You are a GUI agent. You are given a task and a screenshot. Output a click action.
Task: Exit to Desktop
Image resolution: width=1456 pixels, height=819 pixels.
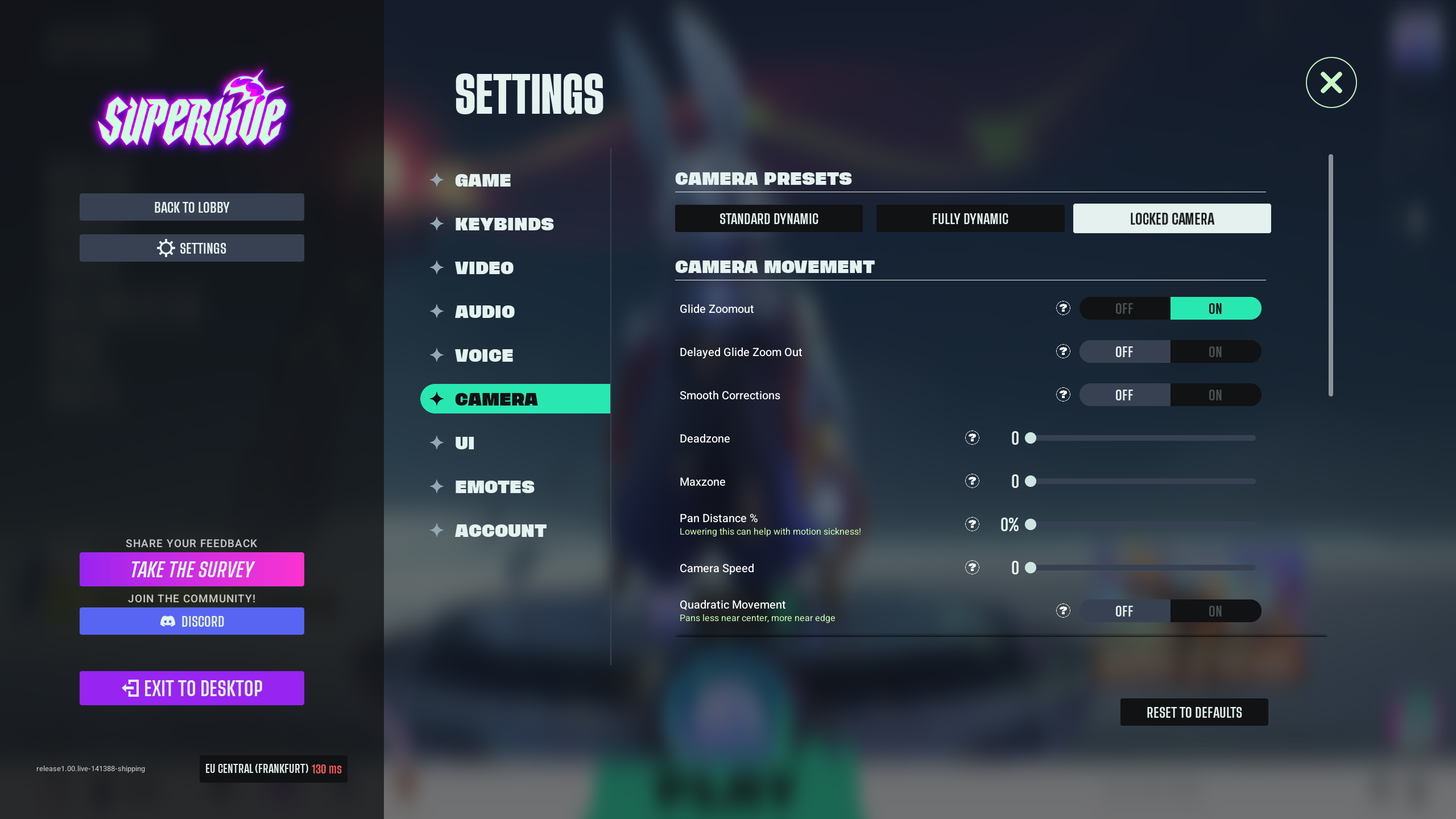click(x=192, y=688)
